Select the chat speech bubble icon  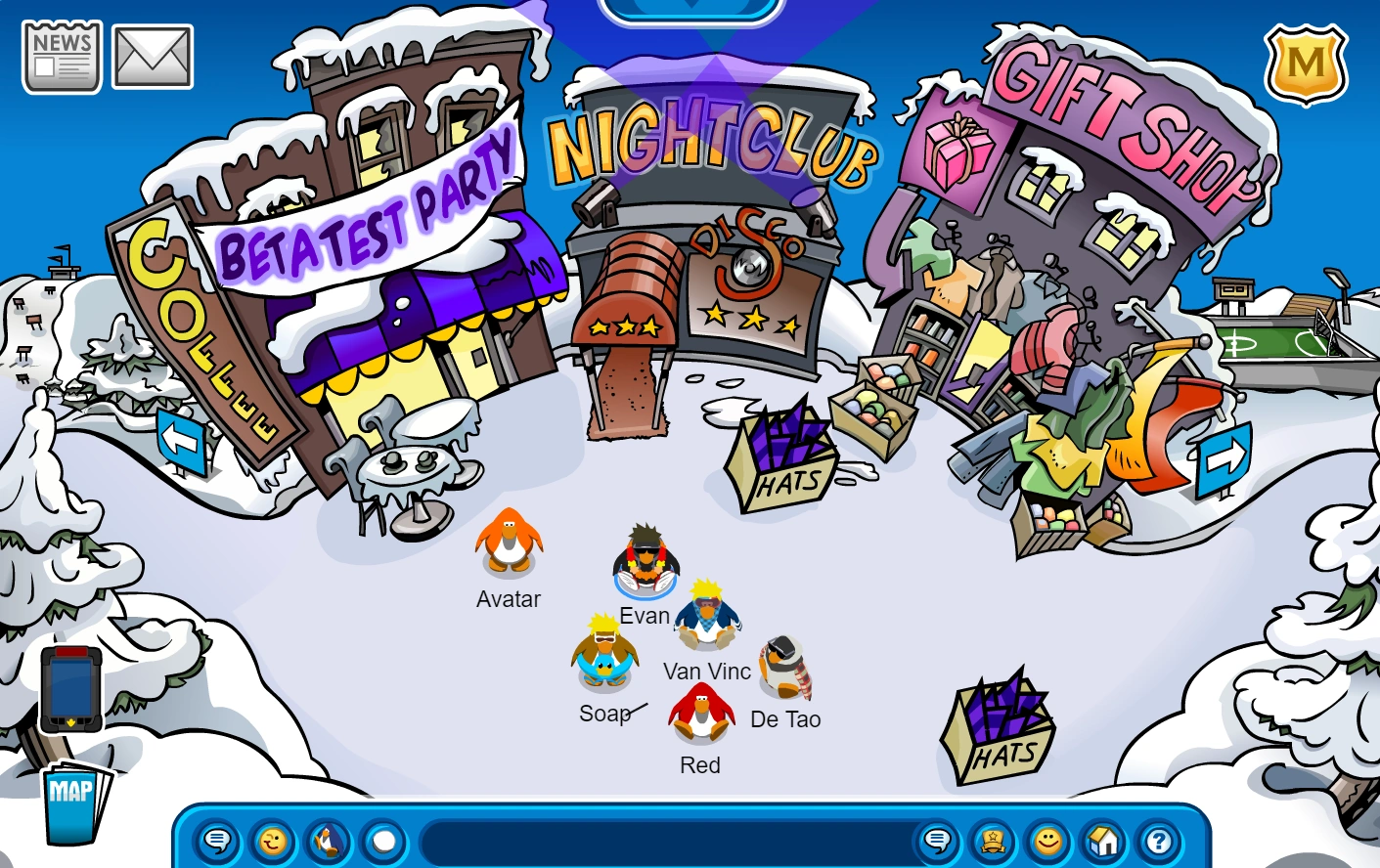[x=219, y=841]
